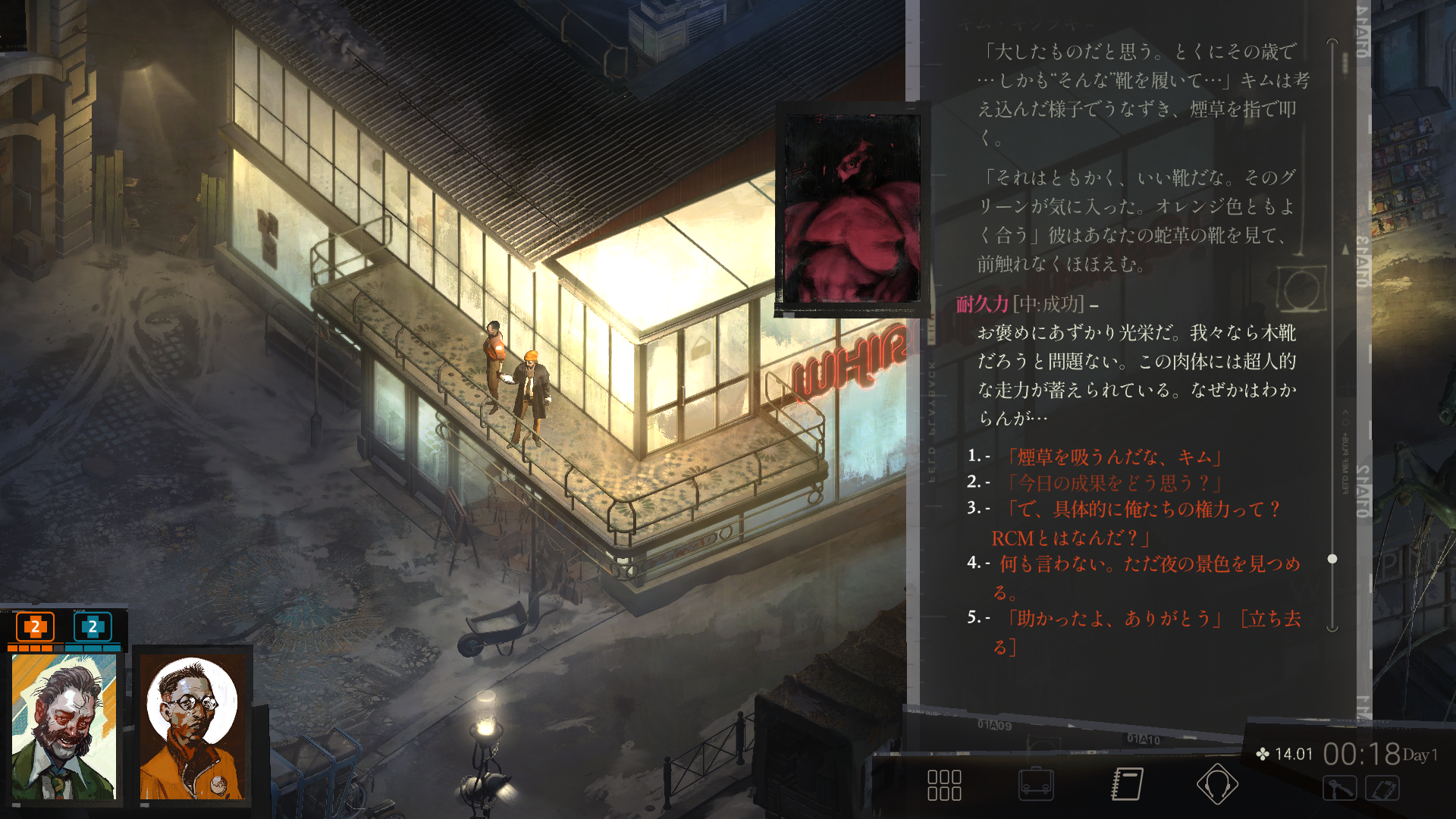Open the briefcase inventory
Image resolution: width=1456 pixels, height=819 pixels.
(1036, 785)
